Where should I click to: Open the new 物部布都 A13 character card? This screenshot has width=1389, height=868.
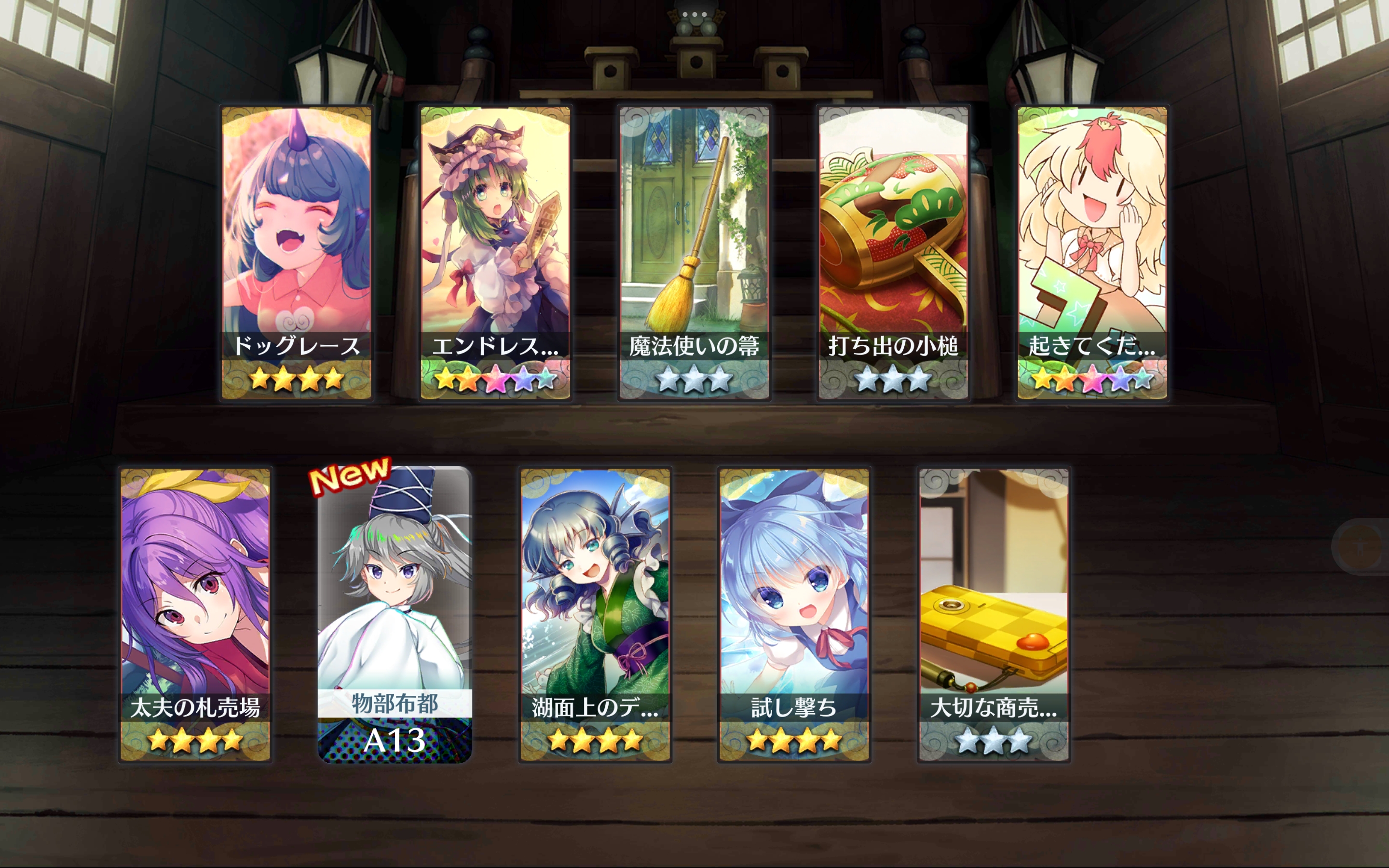[x=395, y=614]
